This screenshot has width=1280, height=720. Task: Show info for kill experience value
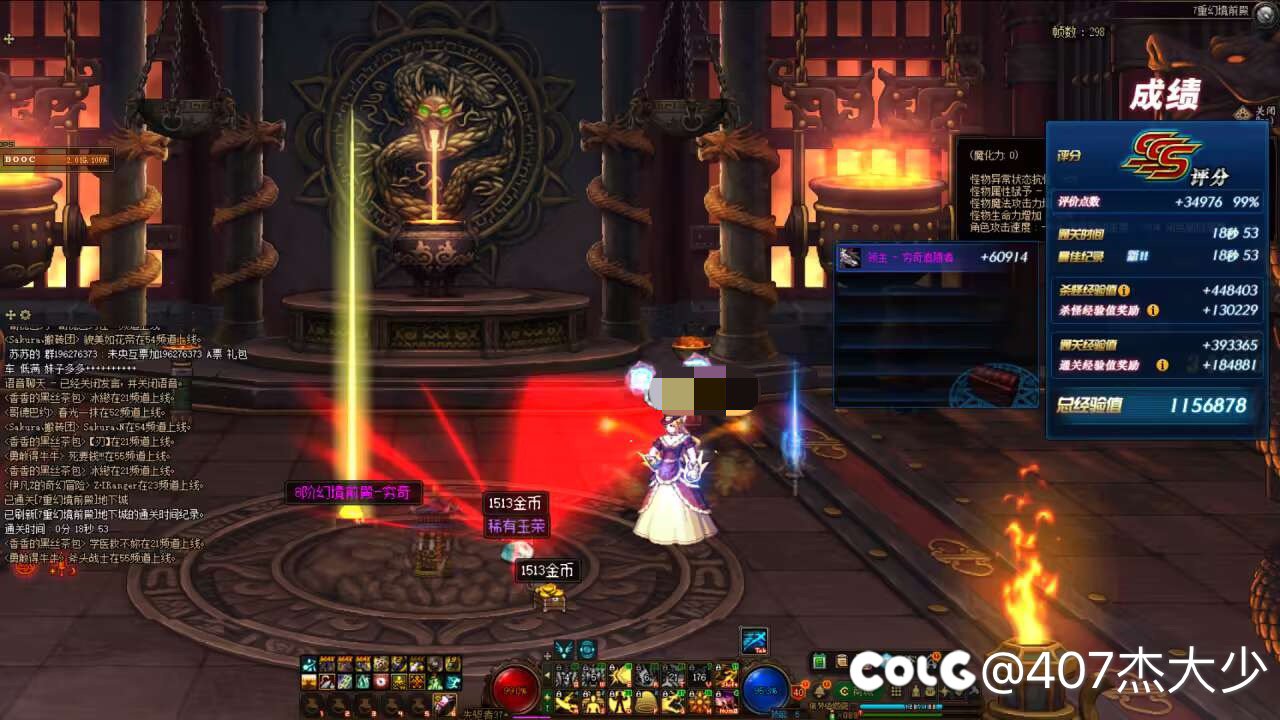[x=1124, y=291]
